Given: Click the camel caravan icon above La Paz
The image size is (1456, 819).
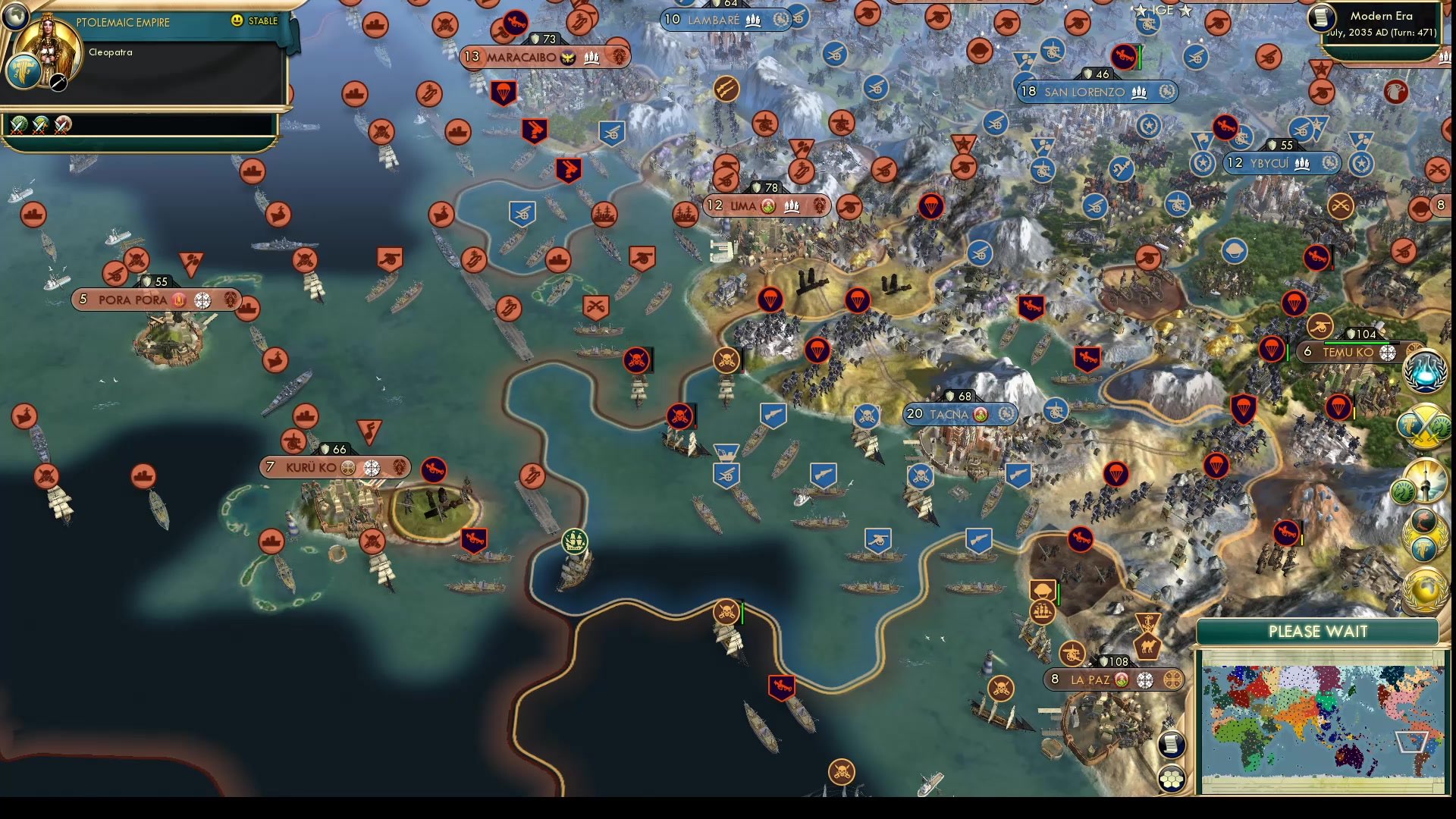Looking at the screenshot, I should (1147, 648).
